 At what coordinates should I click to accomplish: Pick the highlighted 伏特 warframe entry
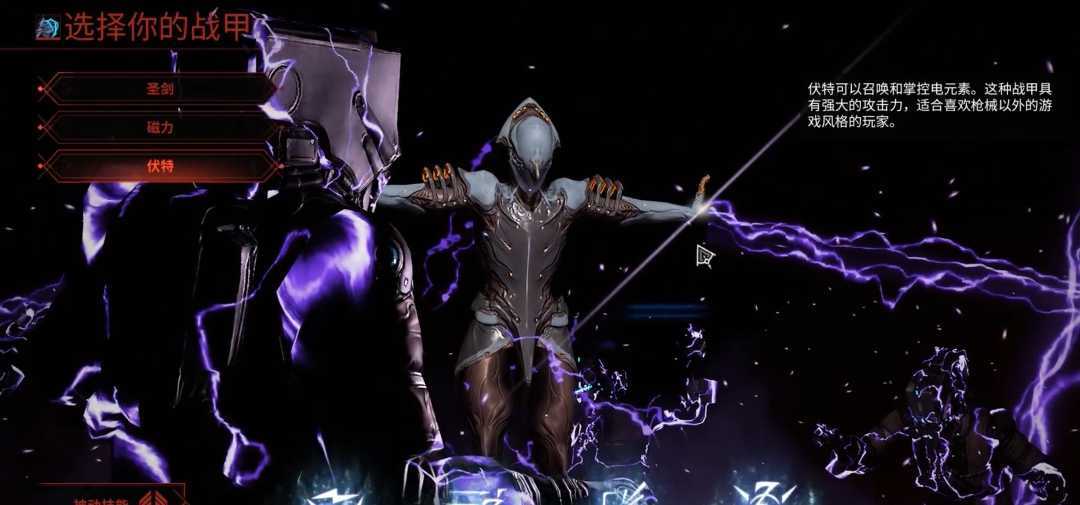160,165
